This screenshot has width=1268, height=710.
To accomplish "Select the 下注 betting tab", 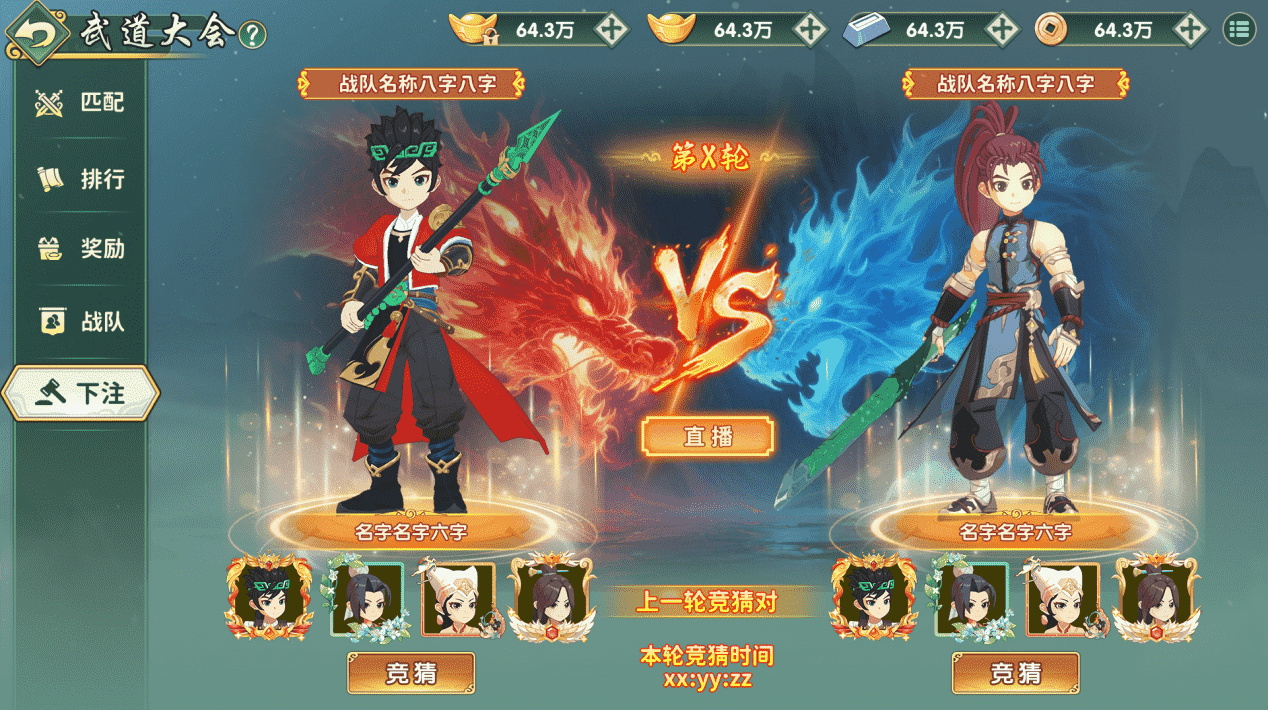I will click(x=80, y=394).
